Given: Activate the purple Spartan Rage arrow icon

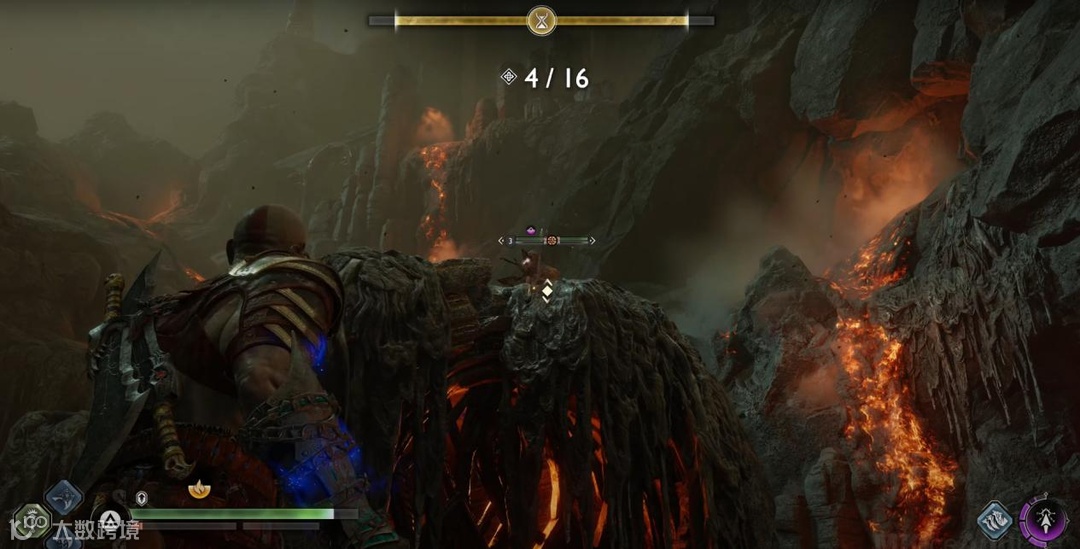Looking at the screenshot, I should click(x=1044, y=521).
